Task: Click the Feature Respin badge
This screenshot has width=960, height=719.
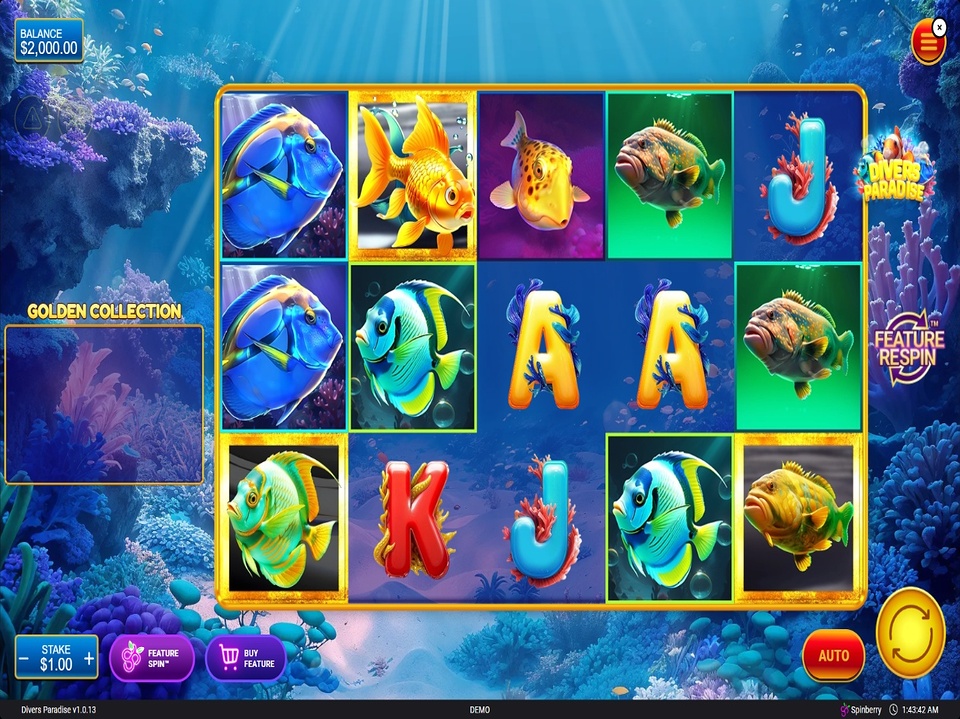Action: (908, 347)
